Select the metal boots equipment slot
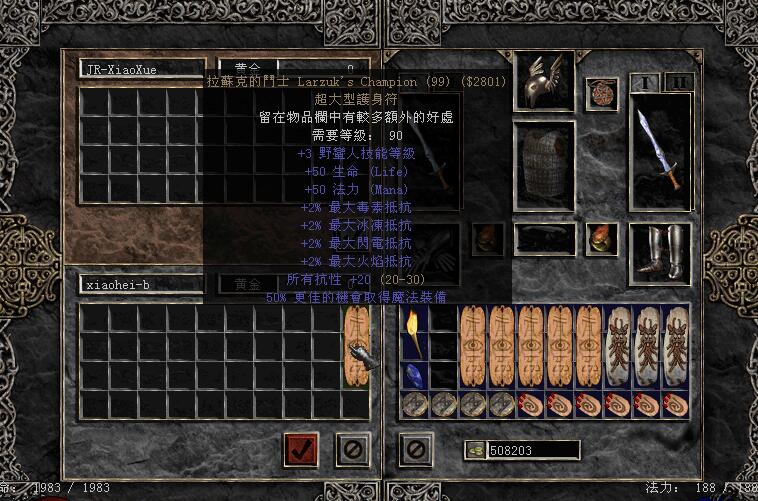758x501 pixels. pyautogui.click(x=660, y=252)
